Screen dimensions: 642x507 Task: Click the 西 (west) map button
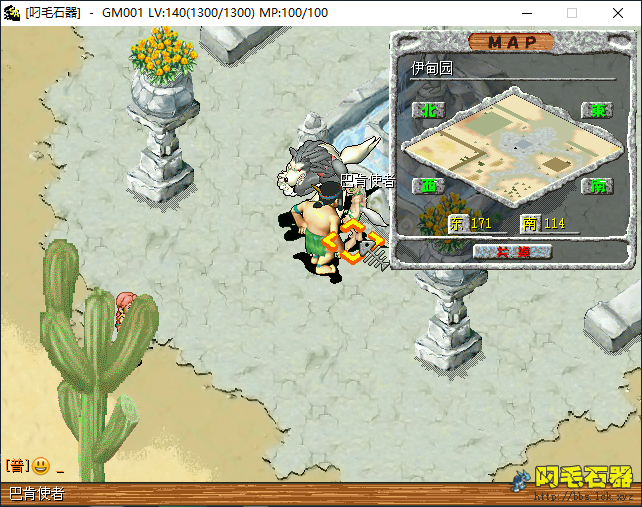click(430, 186)
